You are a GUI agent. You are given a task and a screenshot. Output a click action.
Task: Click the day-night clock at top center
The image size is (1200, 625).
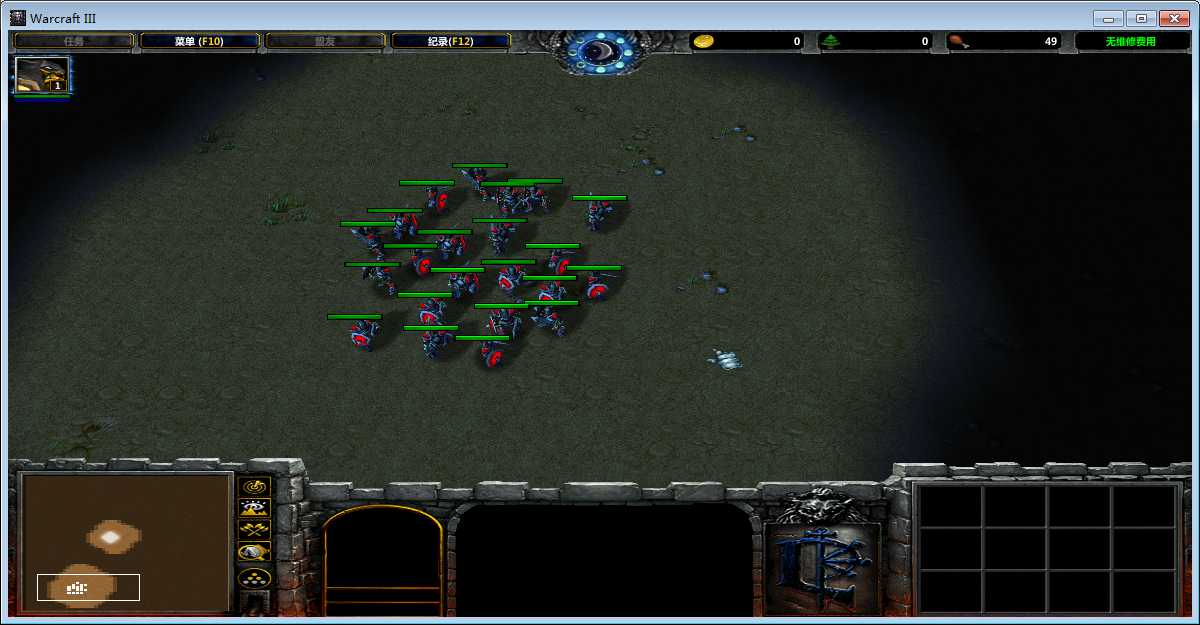601,50
